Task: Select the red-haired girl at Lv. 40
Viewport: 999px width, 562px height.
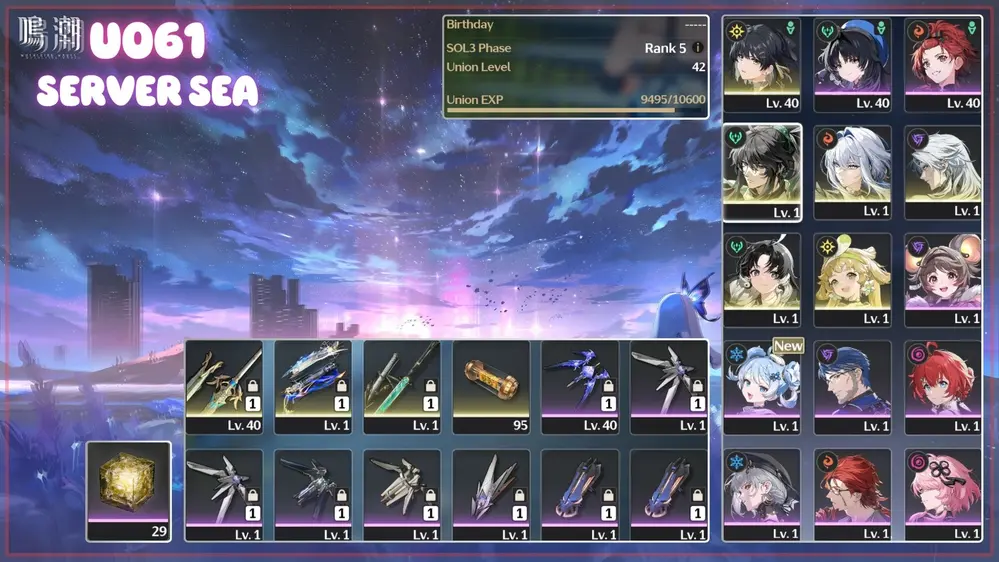Action: tap(942, 62)
